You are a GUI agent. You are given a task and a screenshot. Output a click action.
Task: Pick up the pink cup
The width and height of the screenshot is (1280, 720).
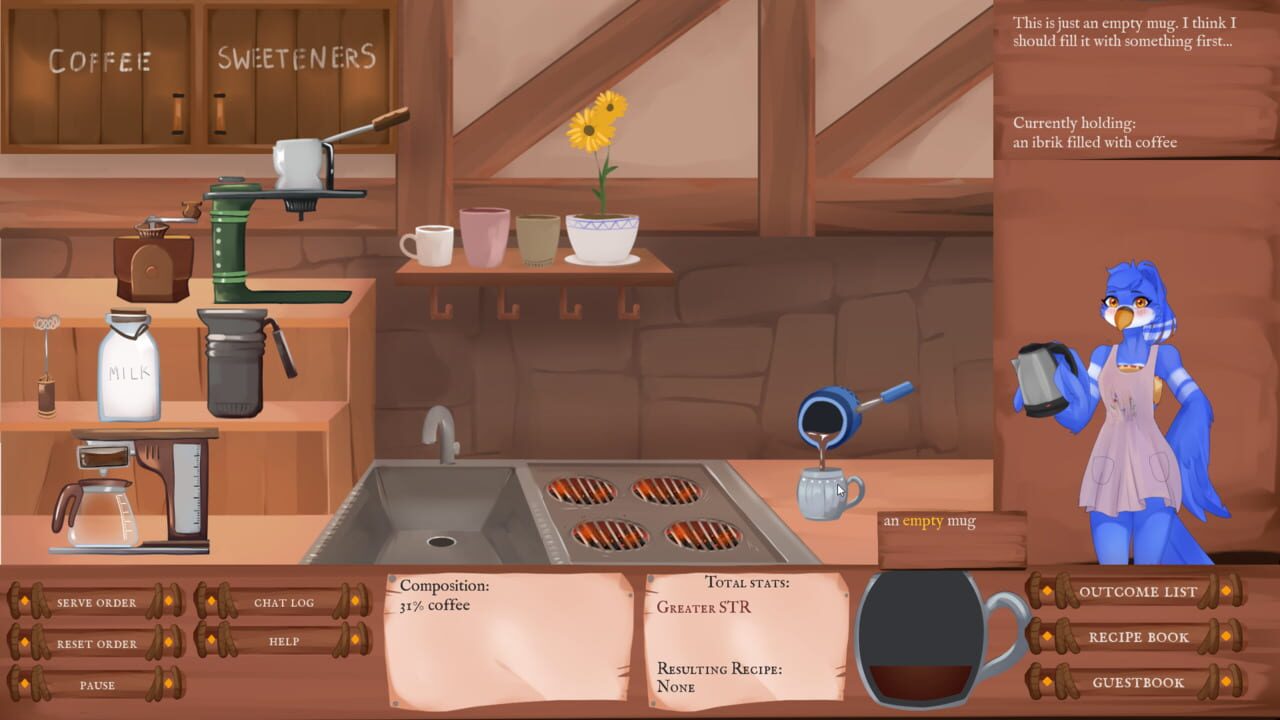pyautogui.click(x=487, y=235)
